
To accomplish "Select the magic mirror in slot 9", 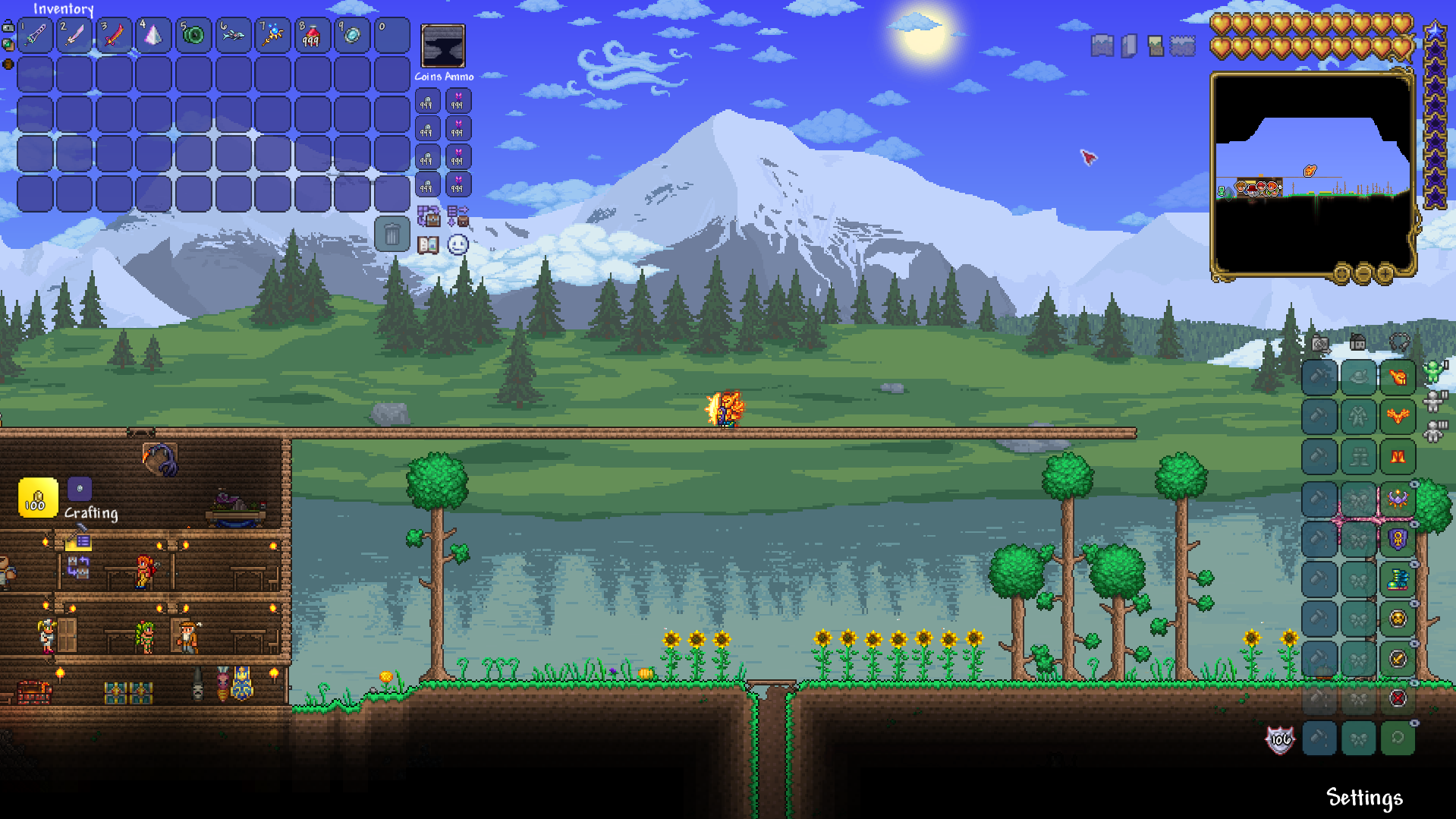I will (x=352, y=35).
